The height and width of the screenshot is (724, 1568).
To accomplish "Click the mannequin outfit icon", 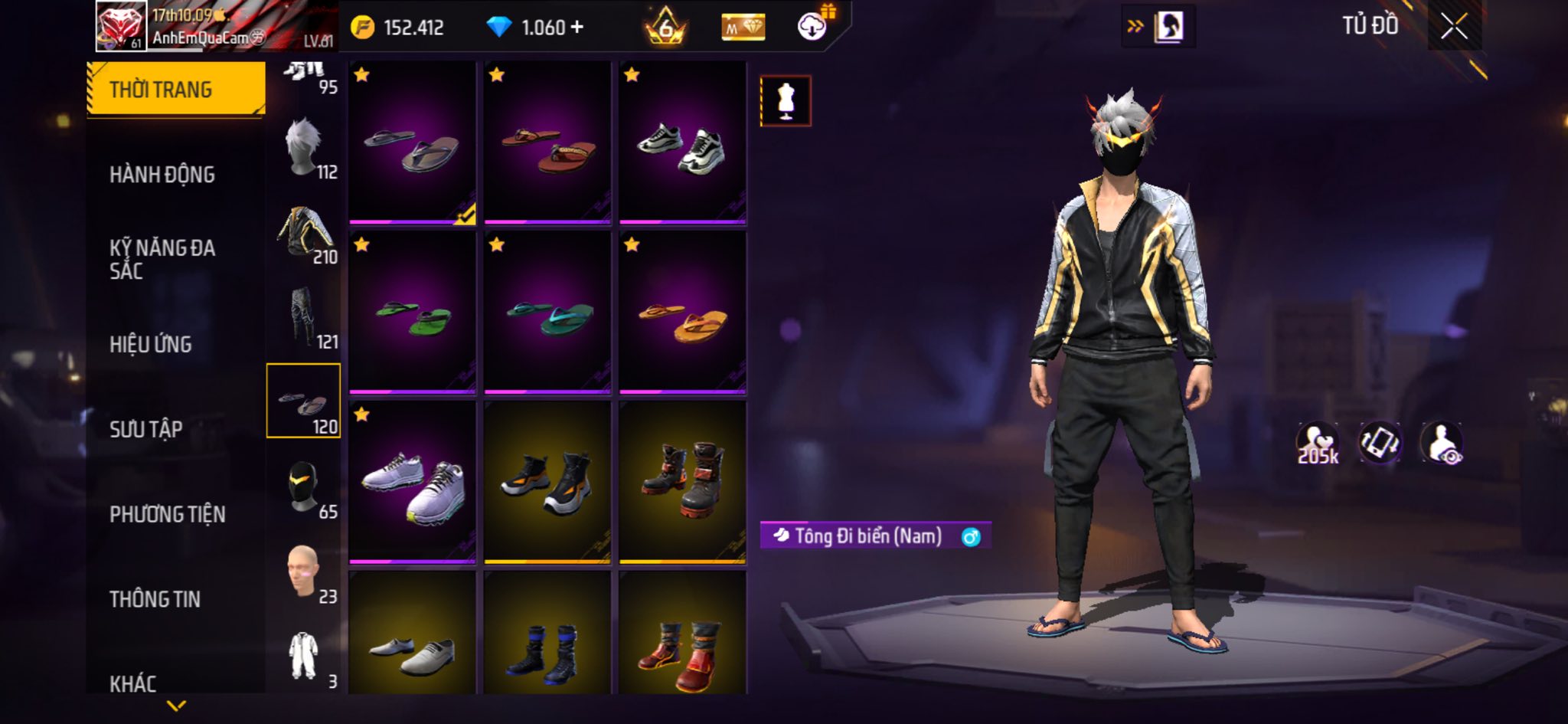I will [786, 101].
